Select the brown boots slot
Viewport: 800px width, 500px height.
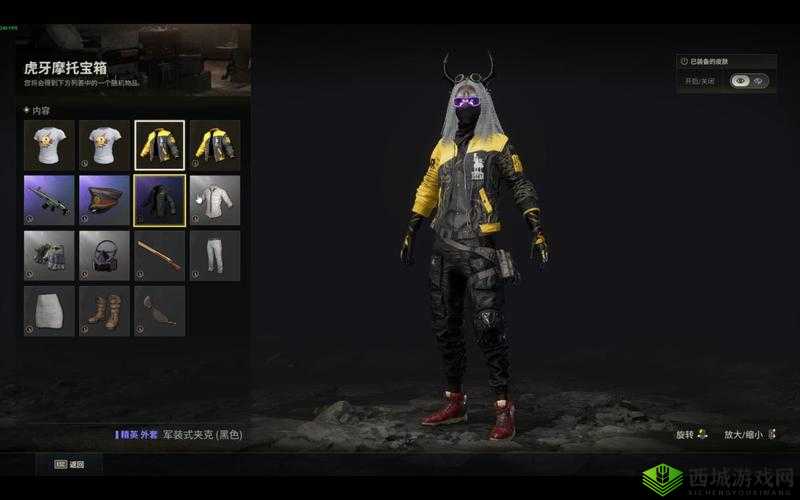(104, 311)
